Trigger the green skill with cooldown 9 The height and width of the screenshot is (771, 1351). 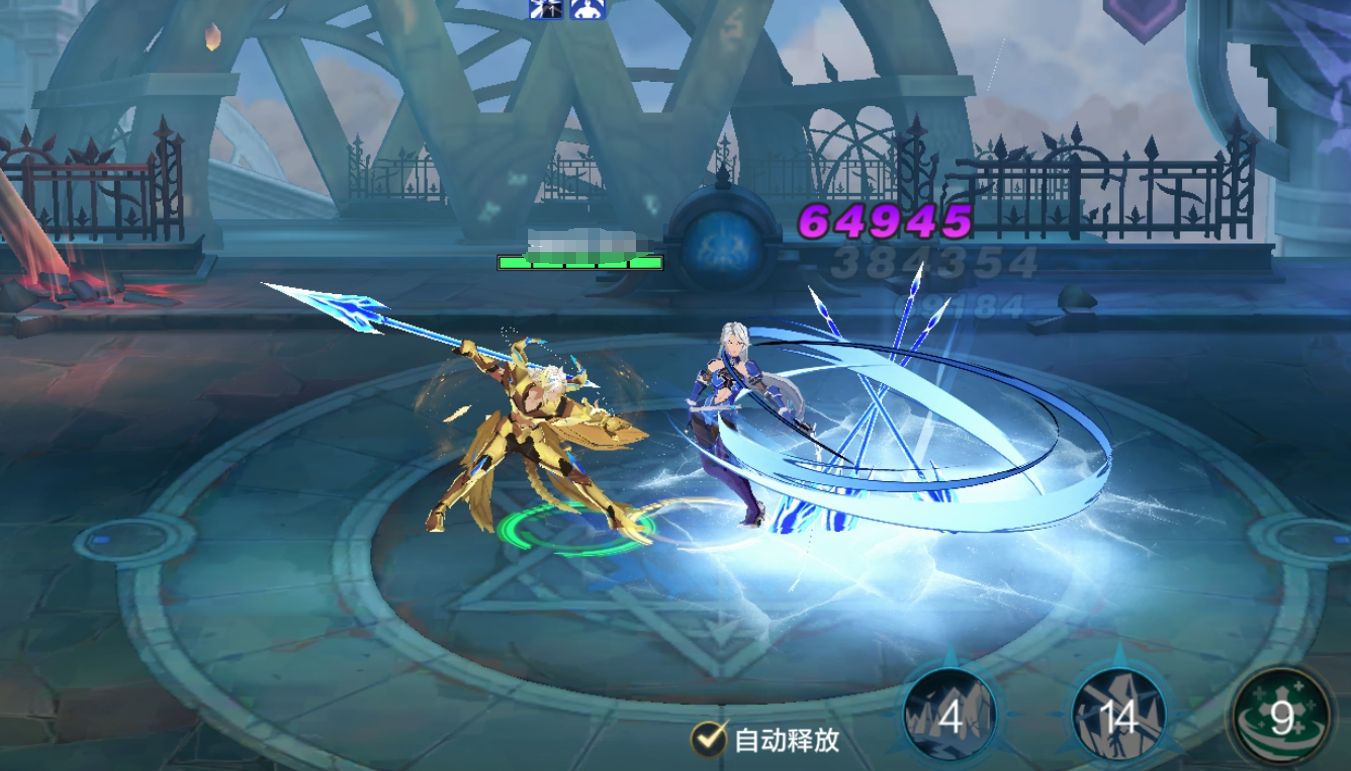click(x=1281, y=718)
